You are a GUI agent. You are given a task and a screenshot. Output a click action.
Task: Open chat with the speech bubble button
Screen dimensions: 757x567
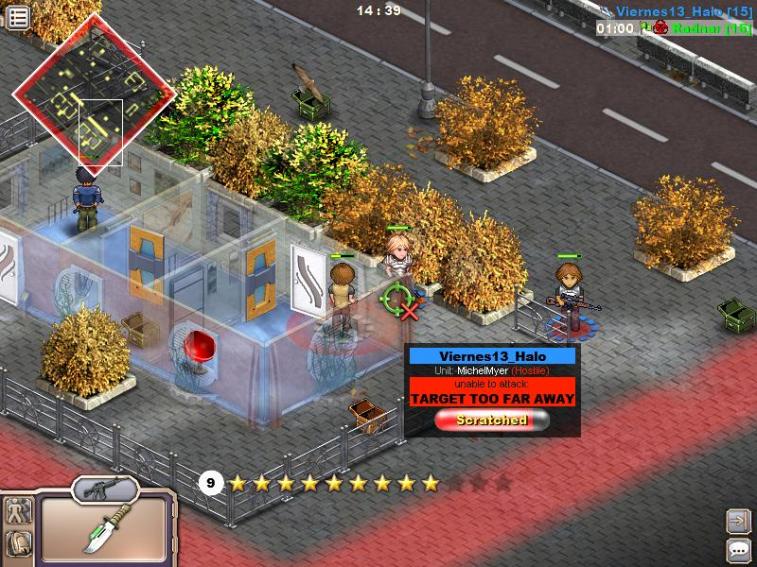(x=738, y=549)
